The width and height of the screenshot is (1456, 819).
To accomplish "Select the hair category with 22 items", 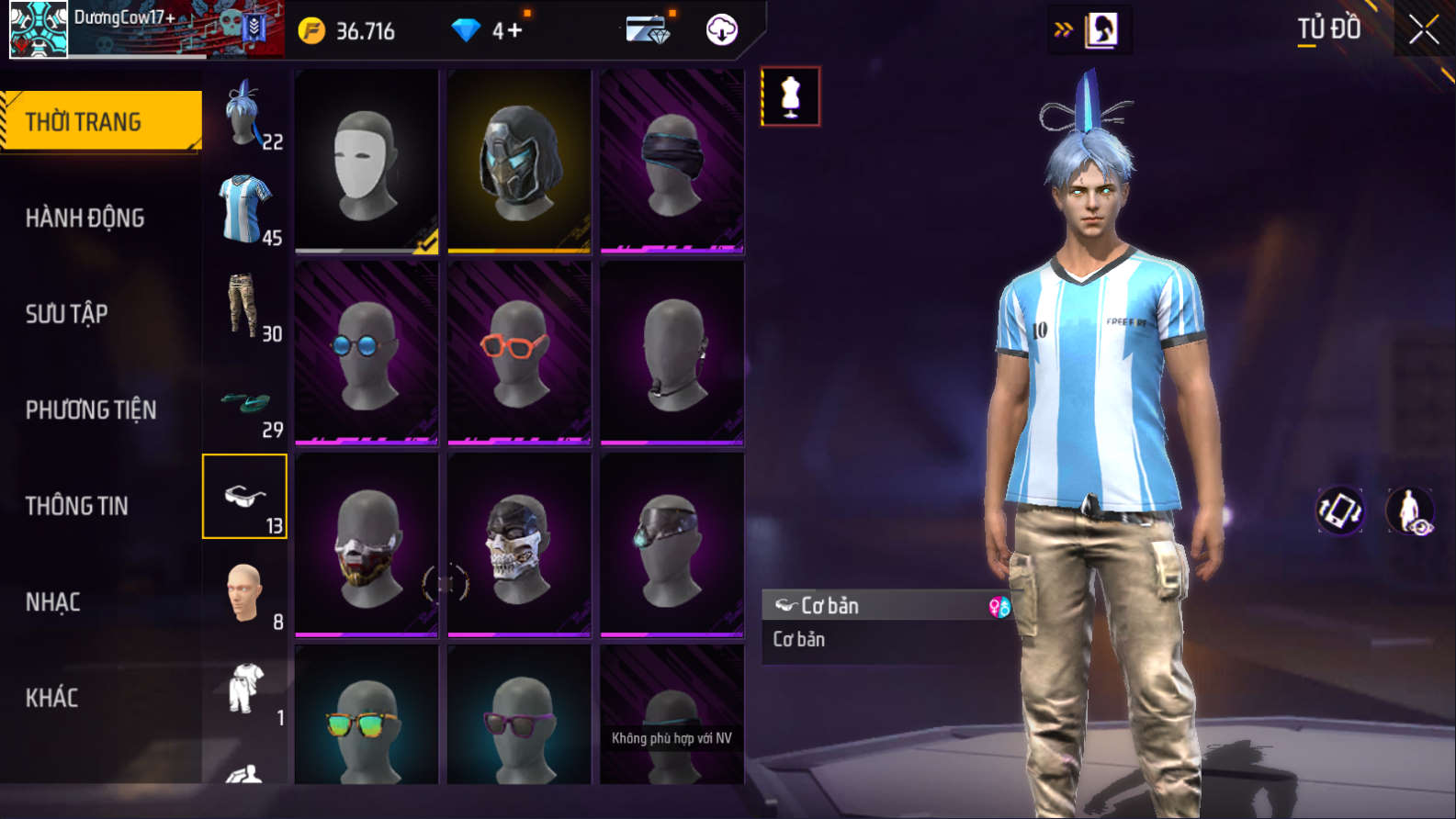I will (245, 115).
